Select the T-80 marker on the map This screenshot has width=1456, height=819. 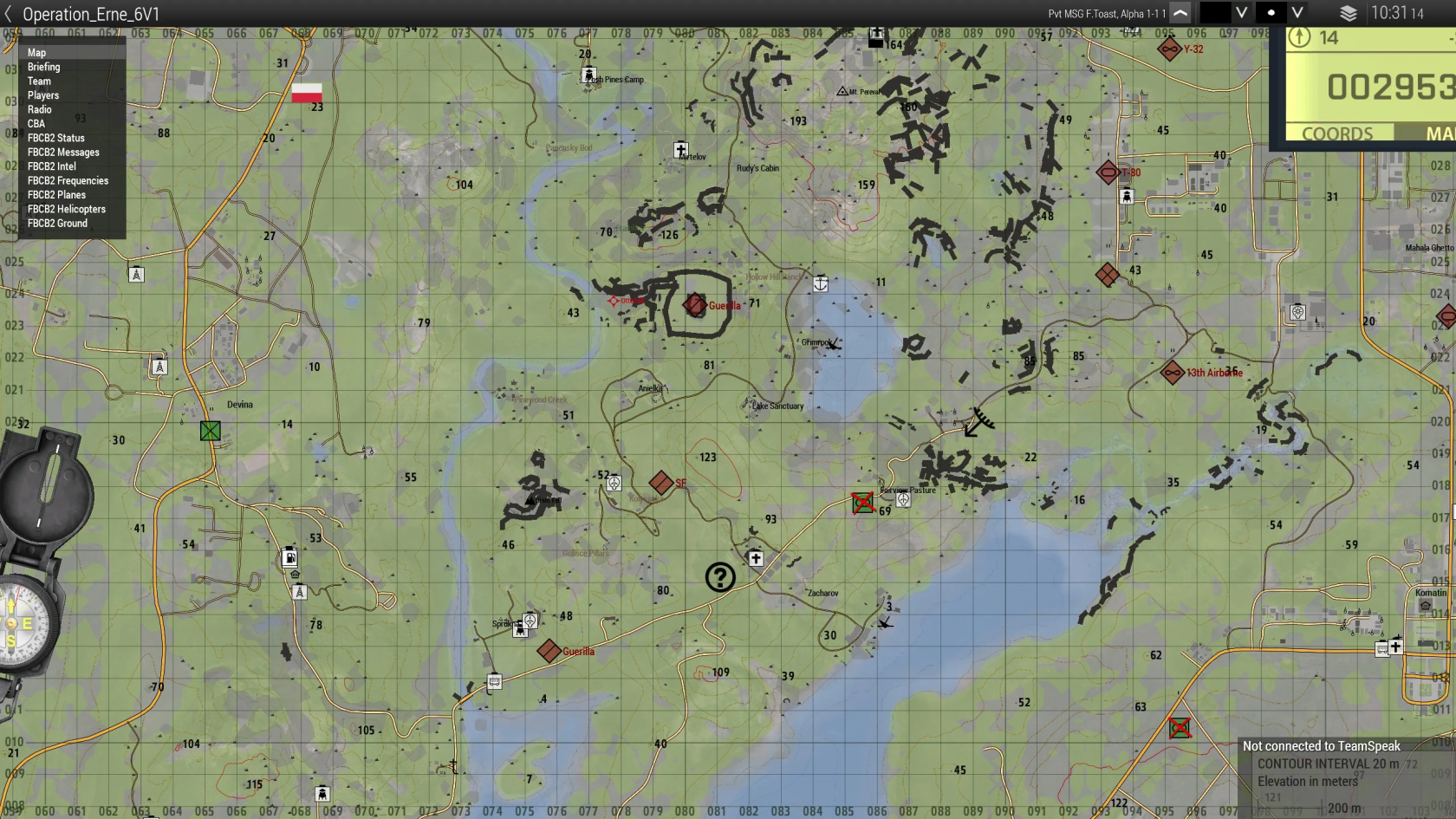pos(1108,172)
